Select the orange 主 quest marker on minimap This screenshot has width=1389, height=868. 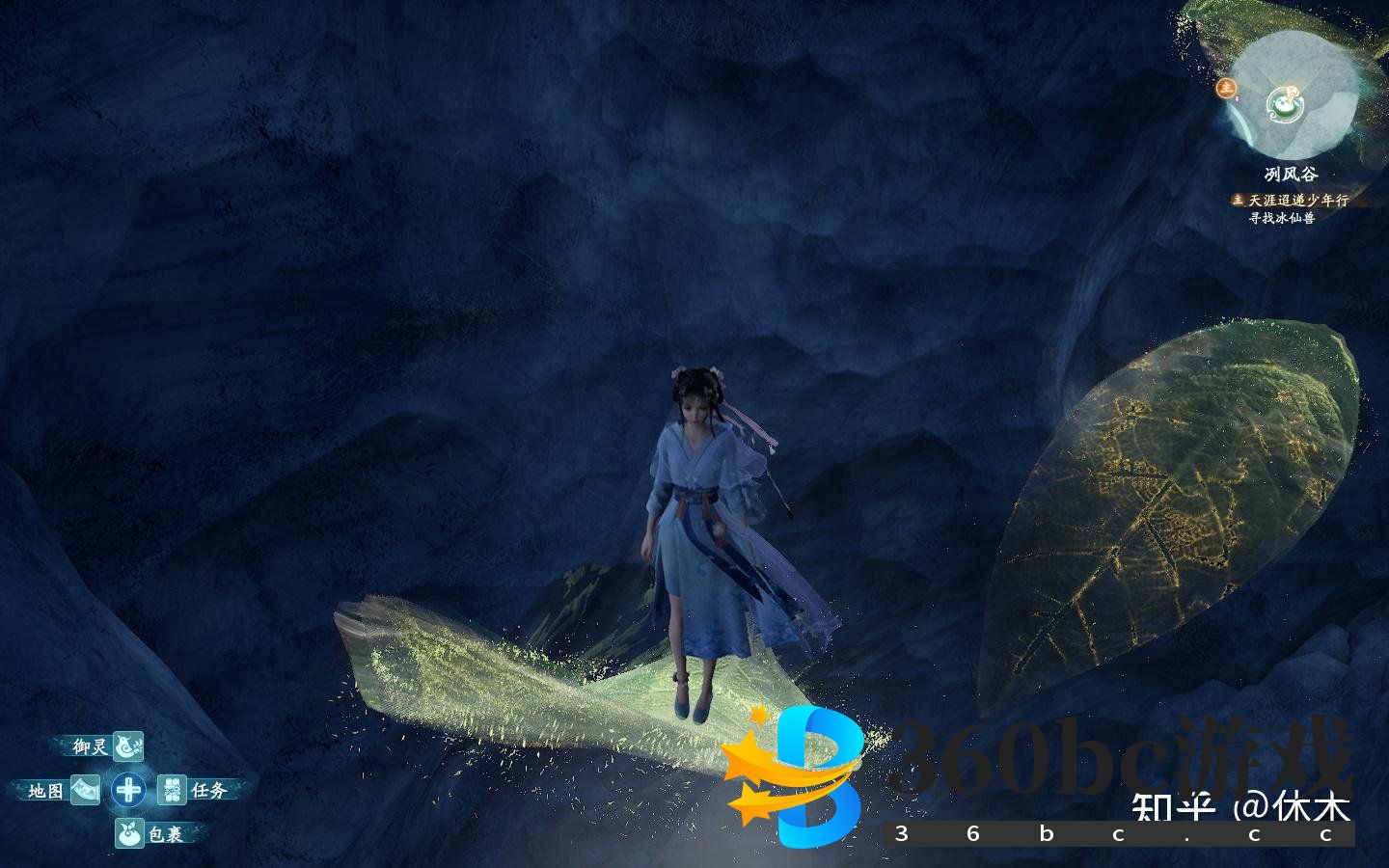1226,88
